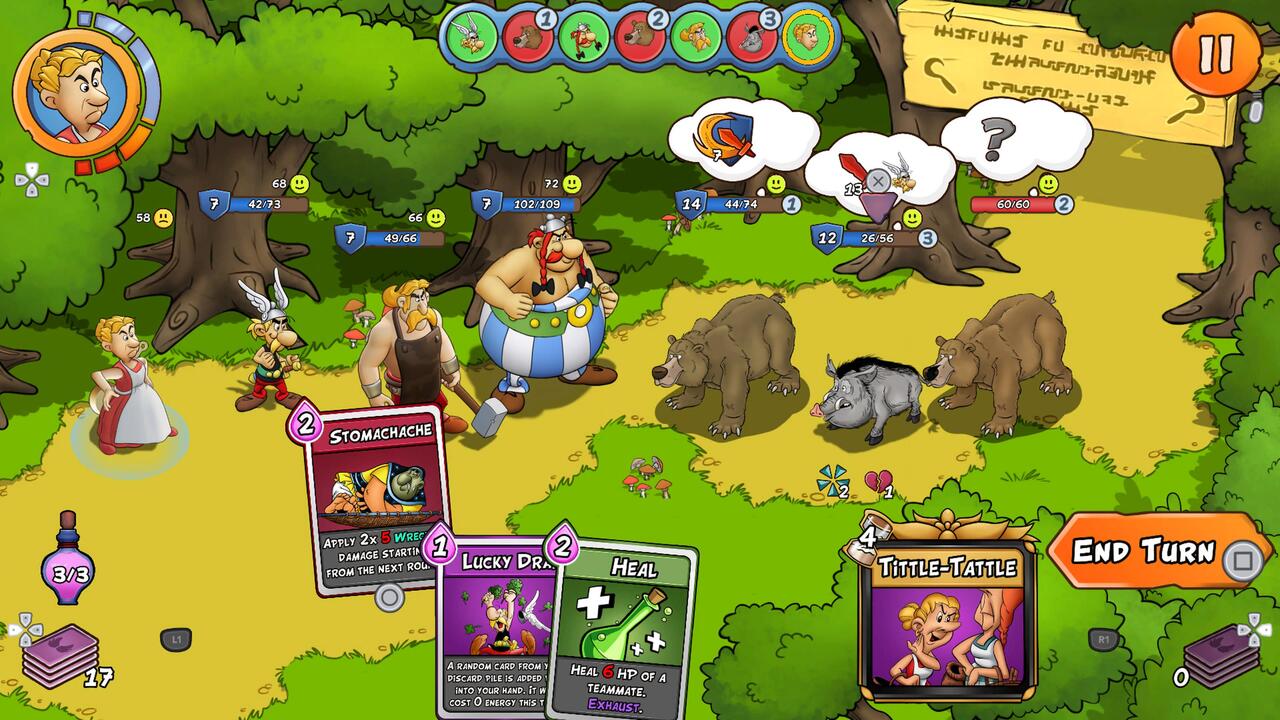Pause the game with the orange button

pyautogui.click(x=1215, y=53)
